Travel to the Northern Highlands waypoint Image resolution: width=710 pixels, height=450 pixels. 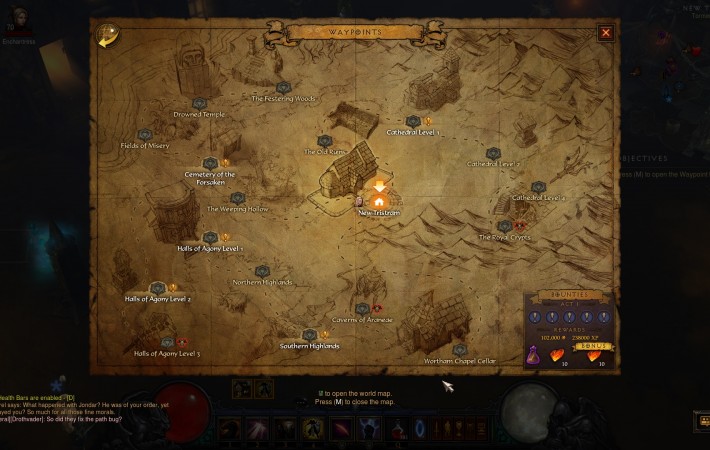262,272
